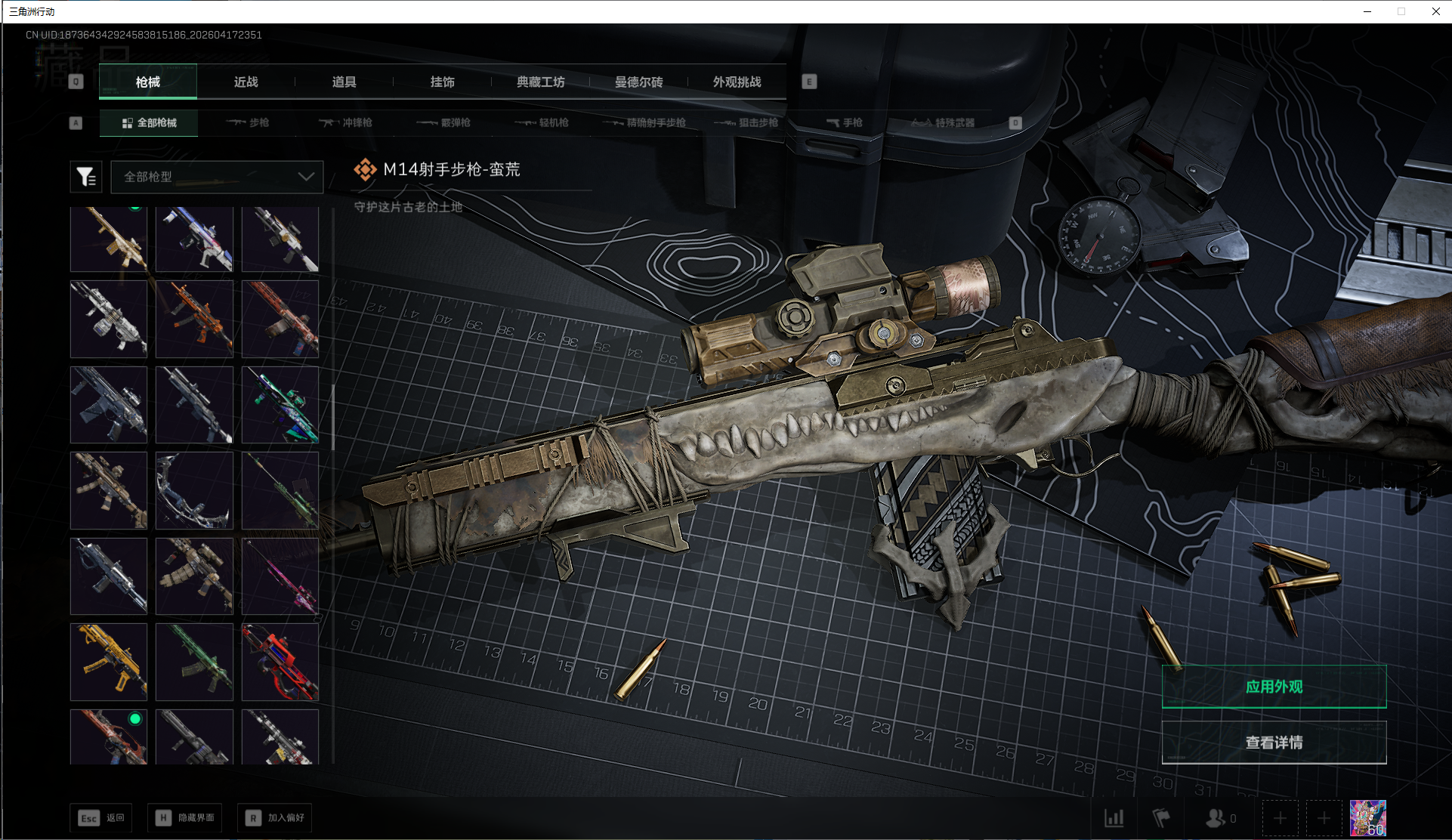The height and width of the screenshot is (840, 1452).
Task: Choose the red and blue shotgun skin
Action: coord(280,662)
